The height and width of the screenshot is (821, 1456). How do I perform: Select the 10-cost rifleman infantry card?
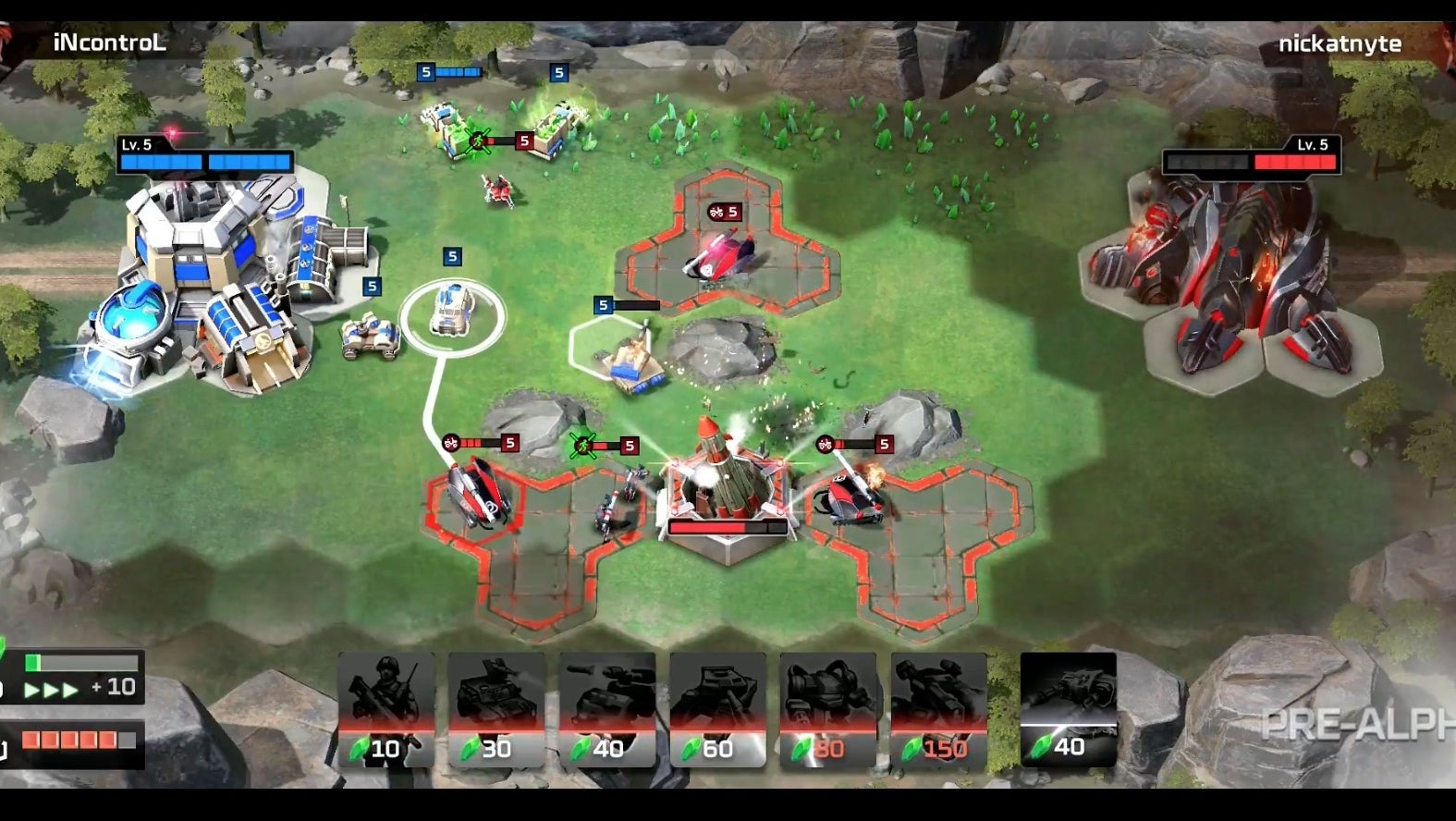388,707
